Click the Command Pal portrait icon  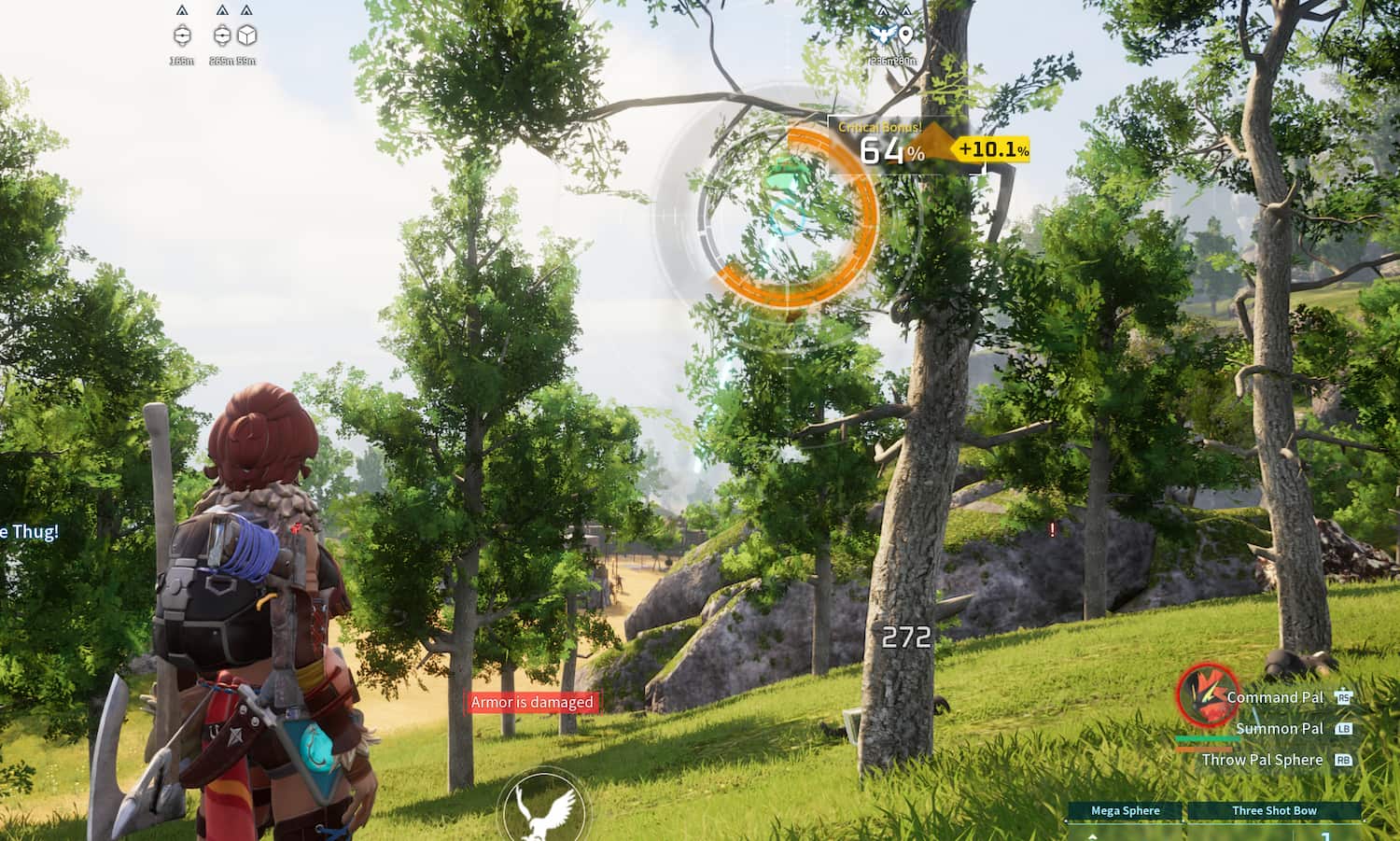click(x=1205, y=699)
